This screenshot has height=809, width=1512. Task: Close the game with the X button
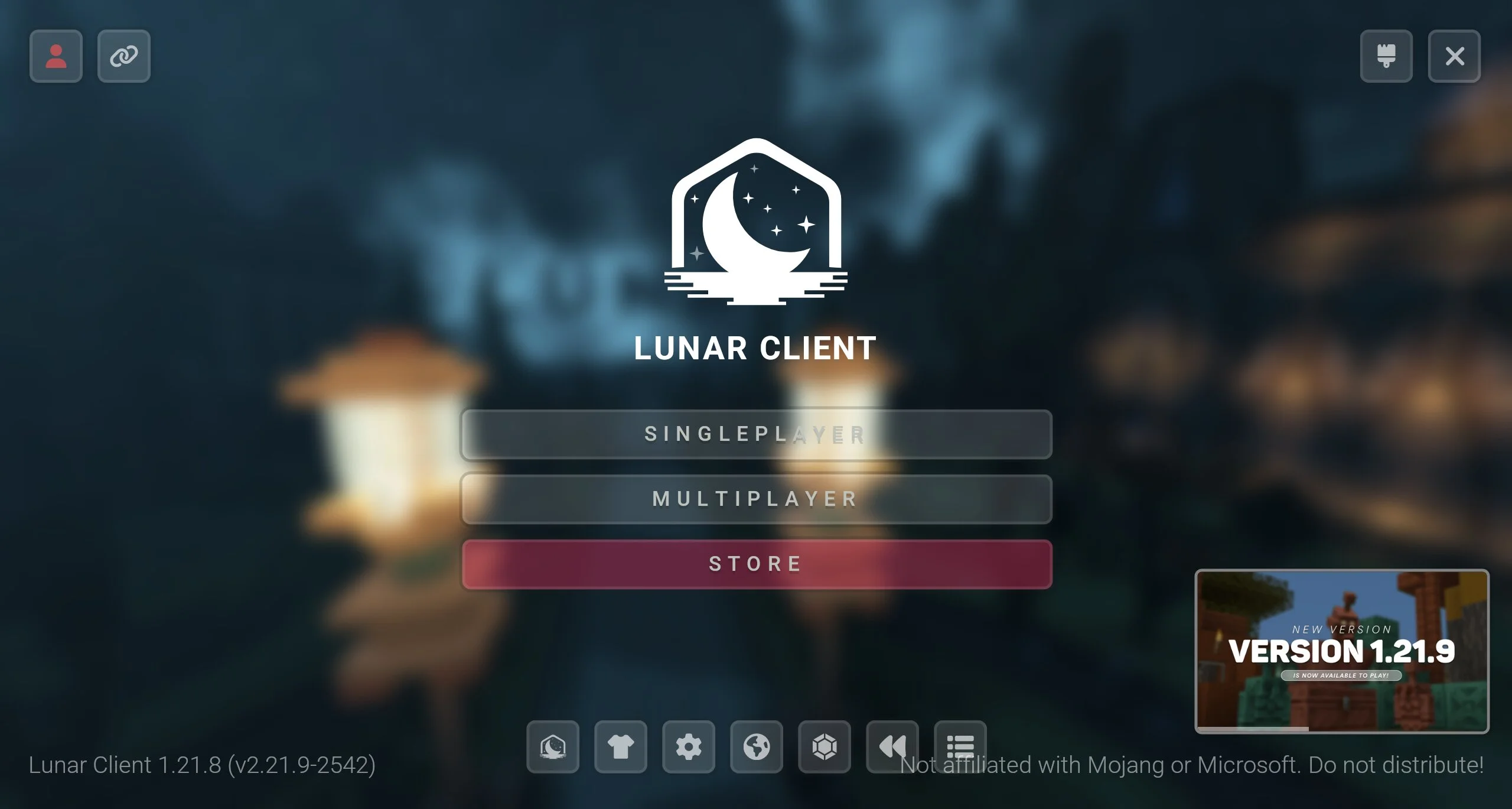pos(1454,56)
